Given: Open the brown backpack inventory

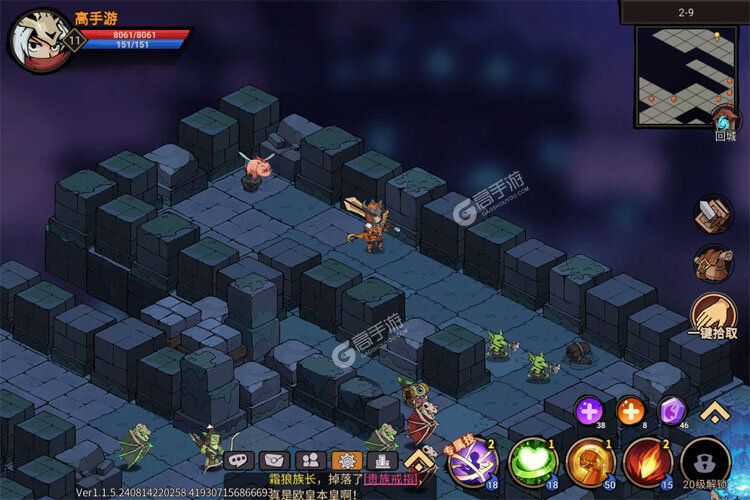Looking at the screenshot, I should (714, 264).
